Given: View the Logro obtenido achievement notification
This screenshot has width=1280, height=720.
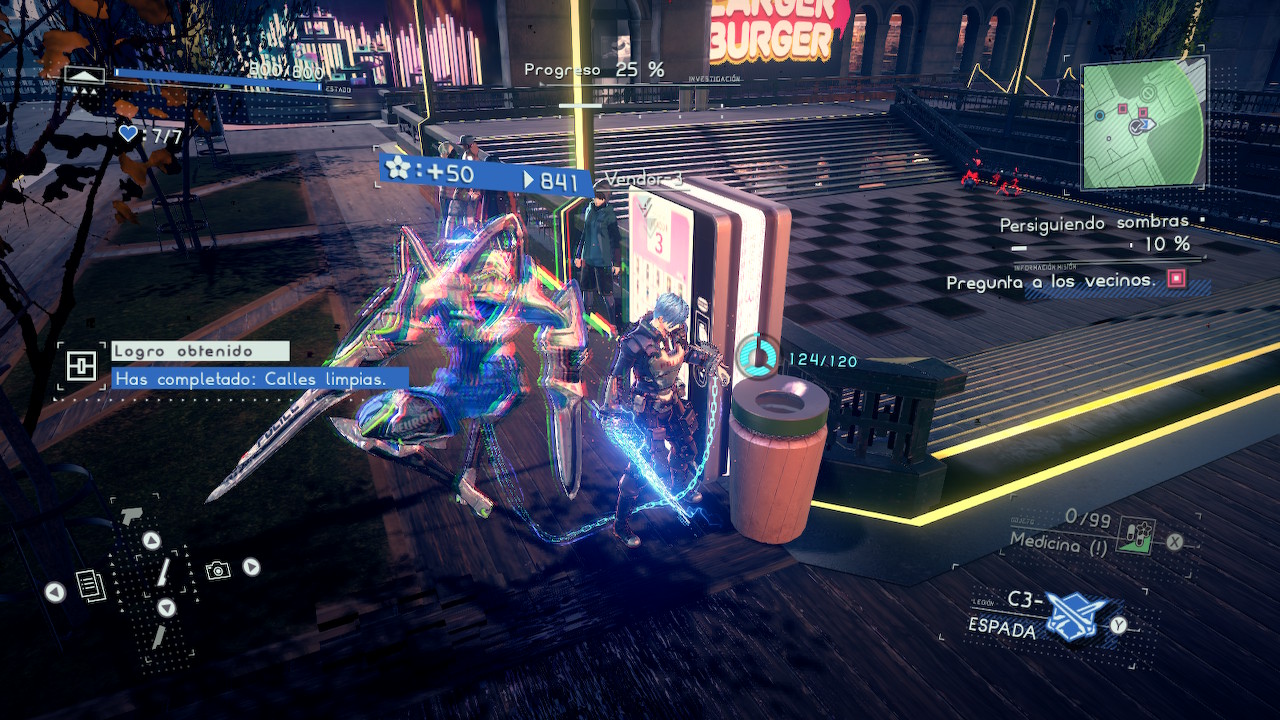Looking at the screenshot, I should [x=200, y=352].
